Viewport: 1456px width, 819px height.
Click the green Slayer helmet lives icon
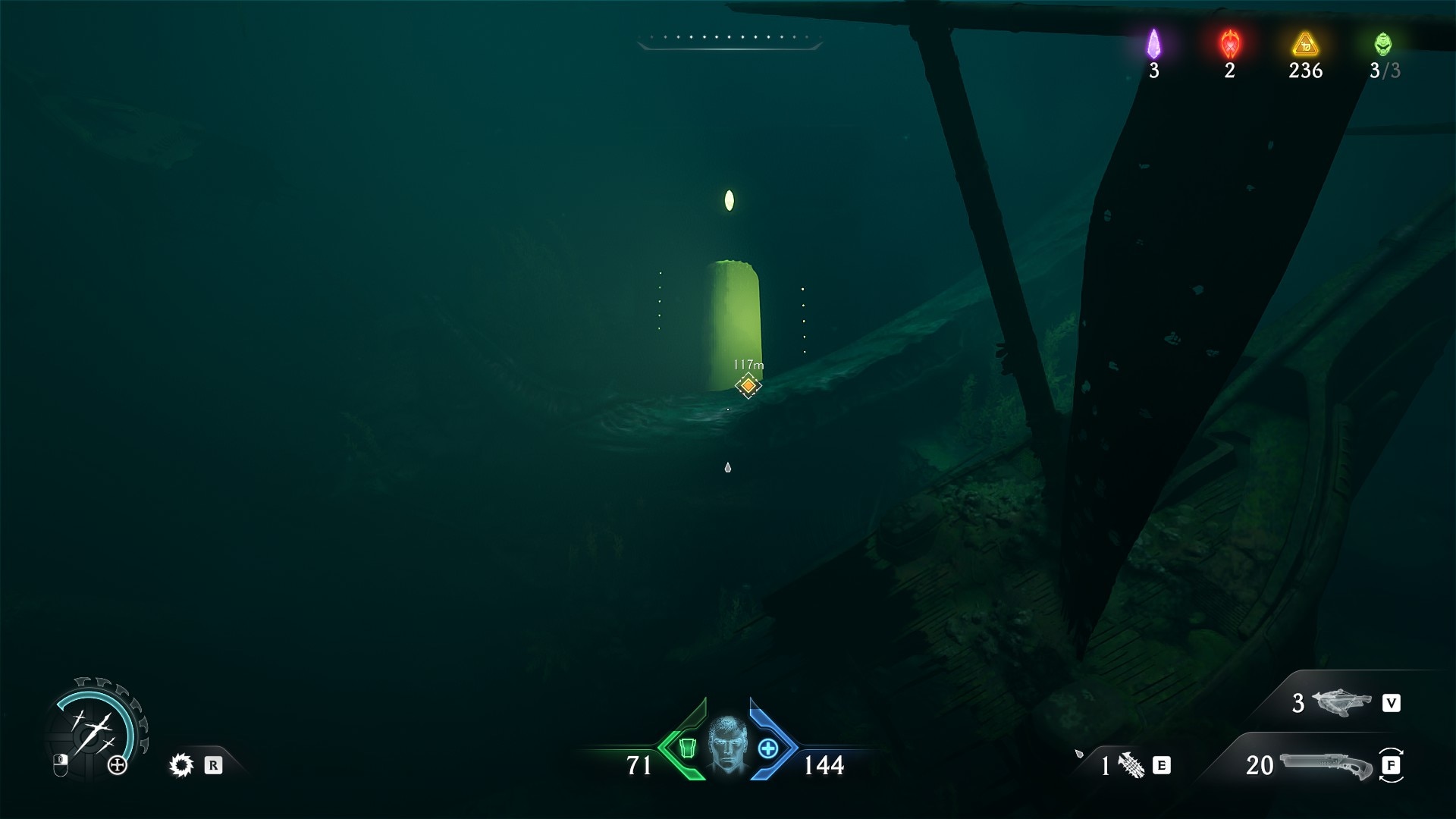[1383, 44]
